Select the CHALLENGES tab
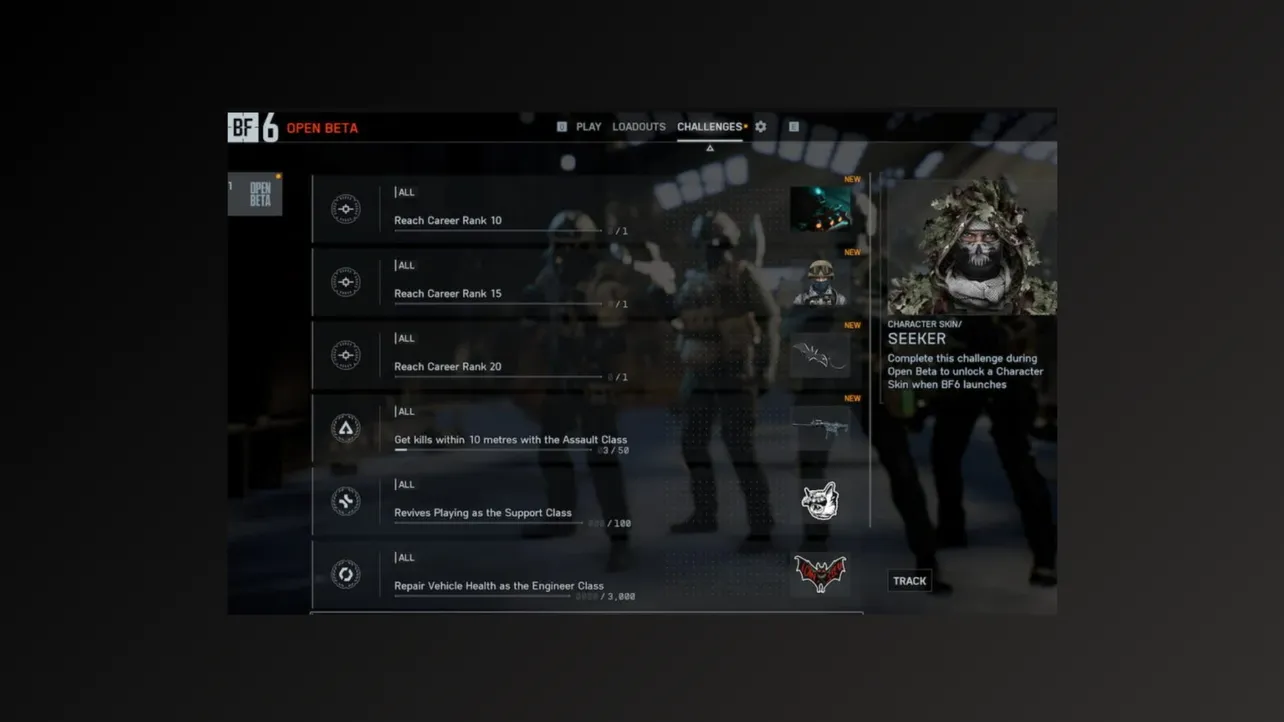The width and height of the screenshot is (1284, 722). click(708, 126)
